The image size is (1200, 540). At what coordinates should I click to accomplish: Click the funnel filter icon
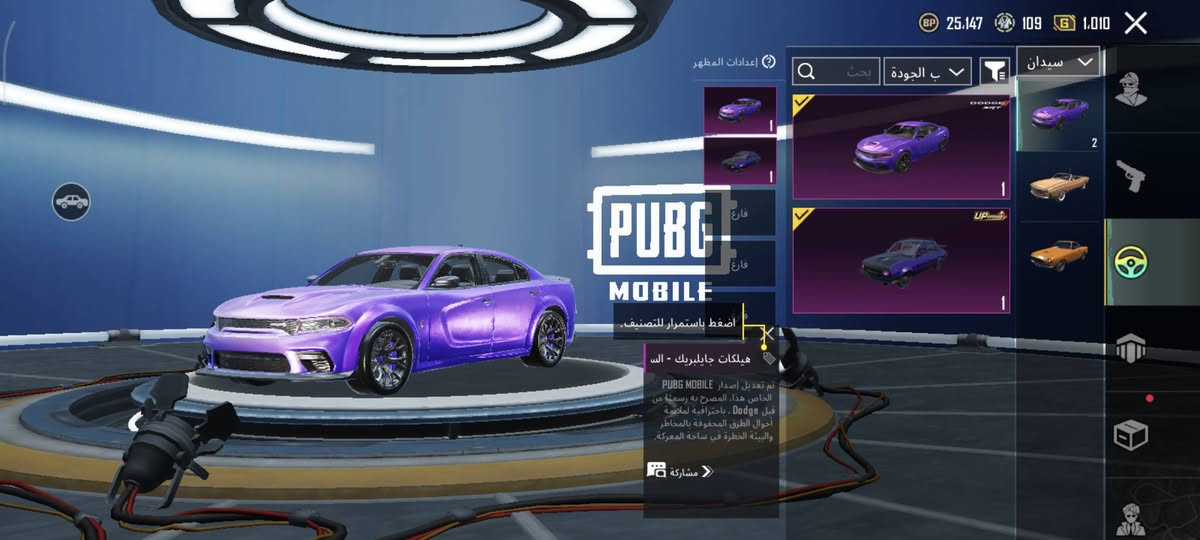point(994,71)
